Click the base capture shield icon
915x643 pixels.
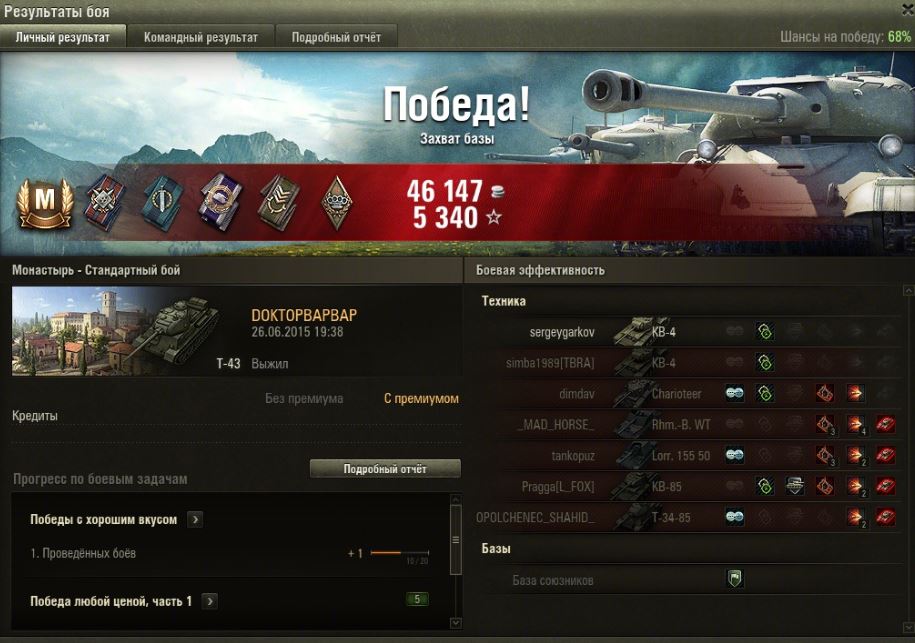[735, 579]
